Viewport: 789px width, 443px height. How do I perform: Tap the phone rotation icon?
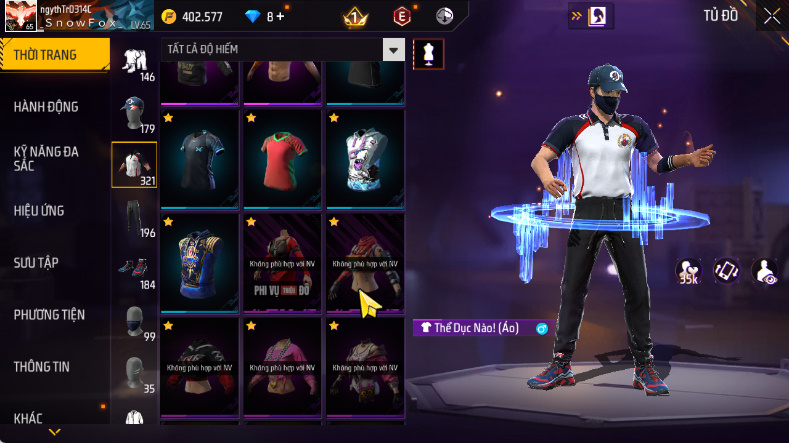(x=726, y=271)
